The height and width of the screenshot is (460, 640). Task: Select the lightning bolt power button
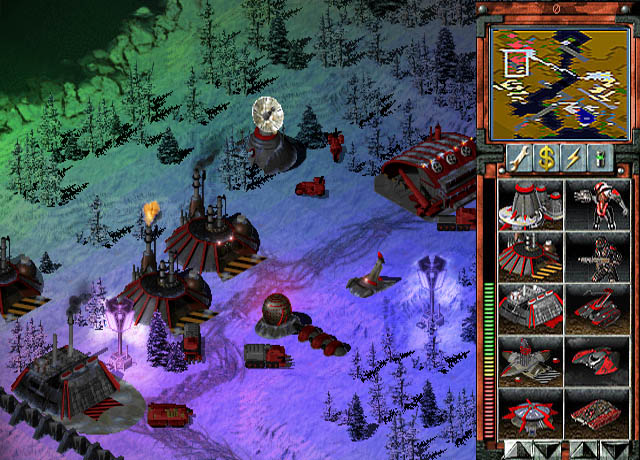point(573,157)
